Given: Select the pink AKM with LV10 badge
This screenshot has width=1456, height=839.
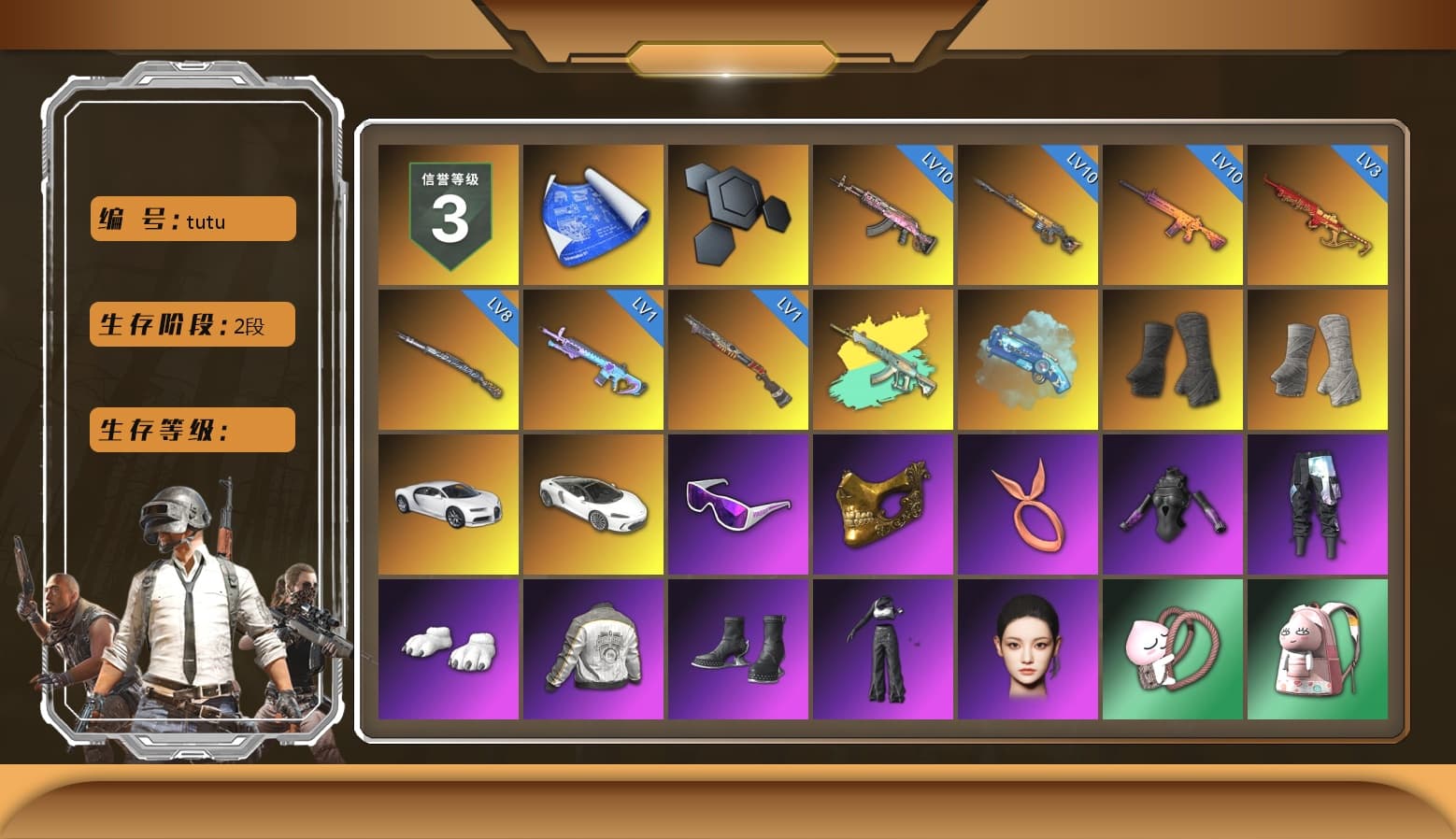Looking at the screenshot, I should coord(882,213).
